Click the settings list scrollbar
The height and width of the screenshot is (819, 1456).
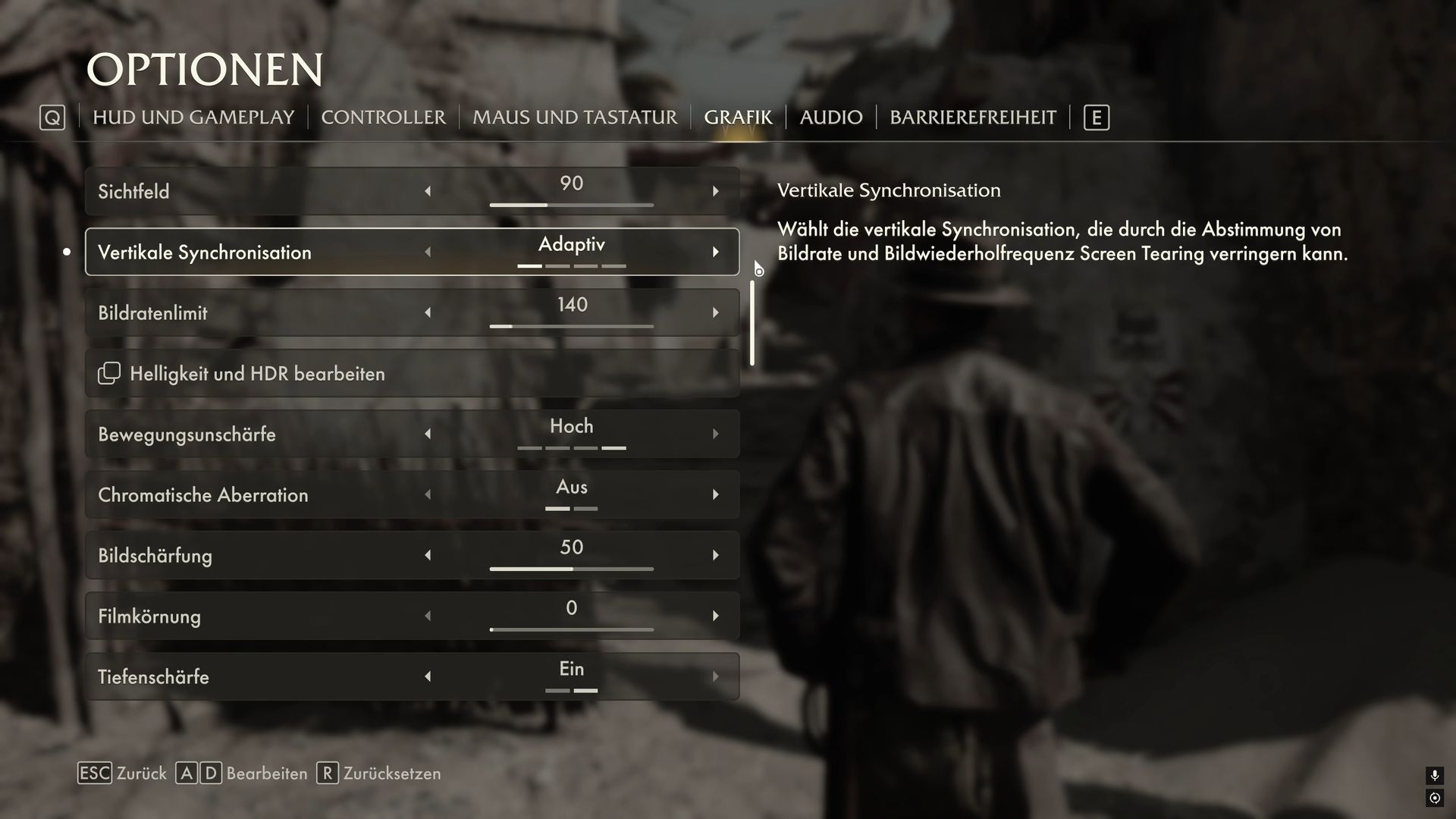coord(752,323)
